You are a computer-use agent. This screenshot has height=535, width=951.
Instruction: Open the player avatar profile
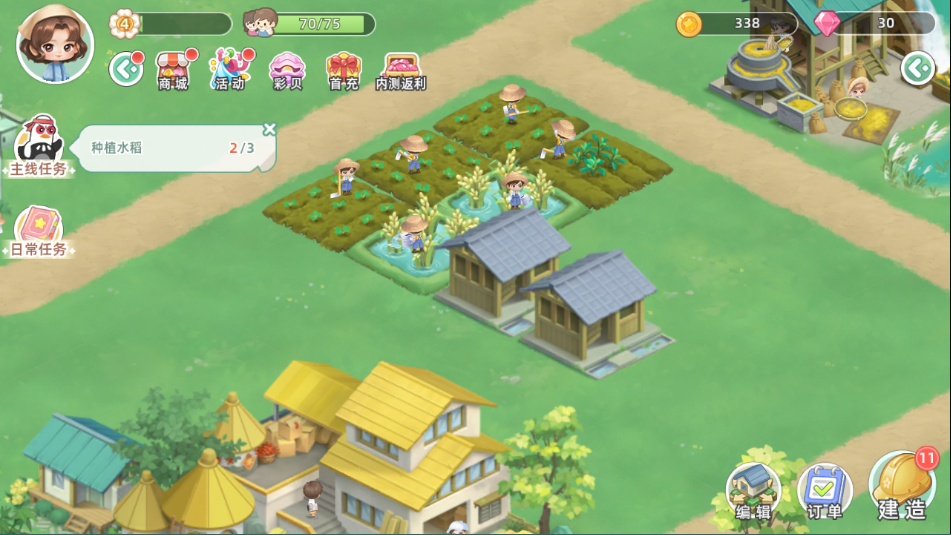coord(55,43)
